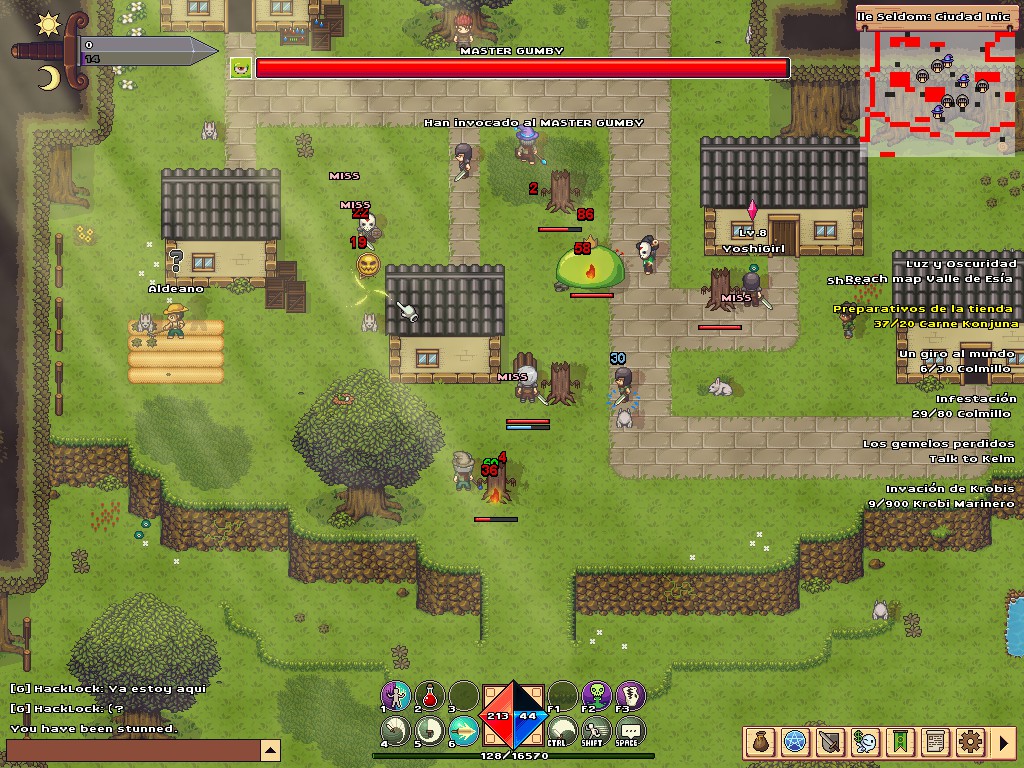Use the red potion in slot 2

pos(431,695)
